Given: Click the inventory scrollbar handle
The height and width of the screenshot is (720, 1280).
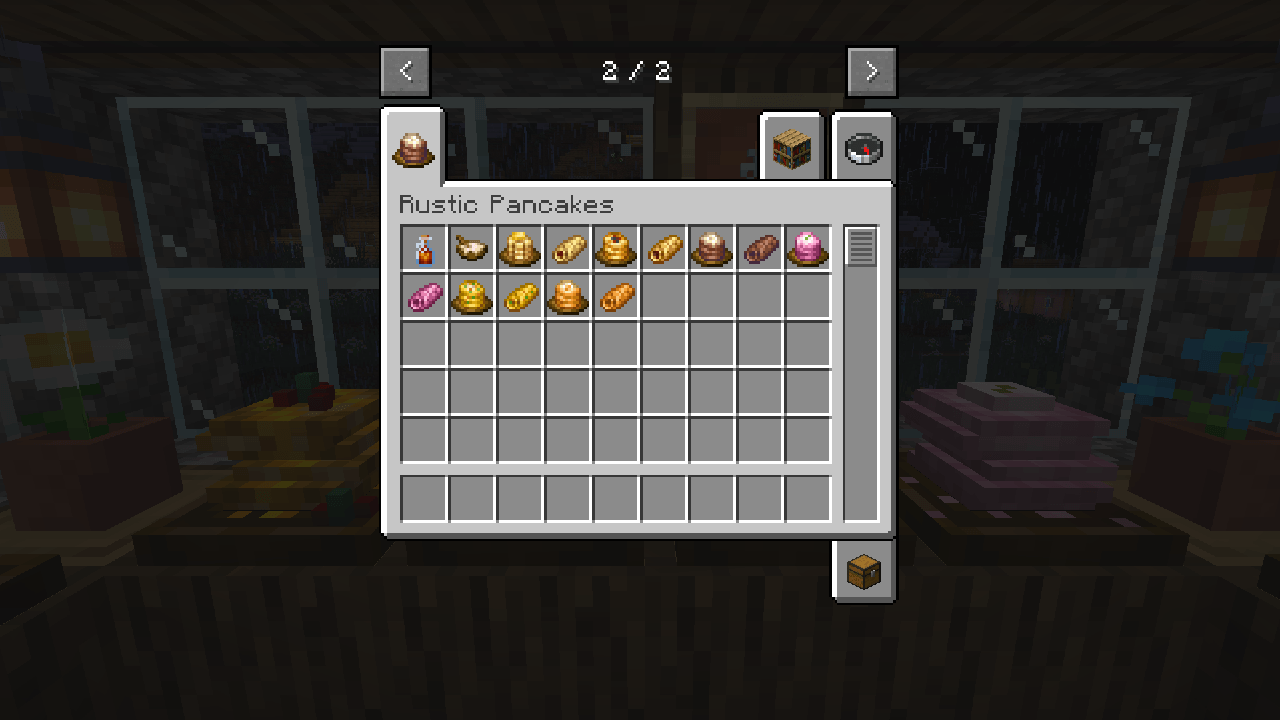Looking at the screenshot, I should click(x=860, y=247).
